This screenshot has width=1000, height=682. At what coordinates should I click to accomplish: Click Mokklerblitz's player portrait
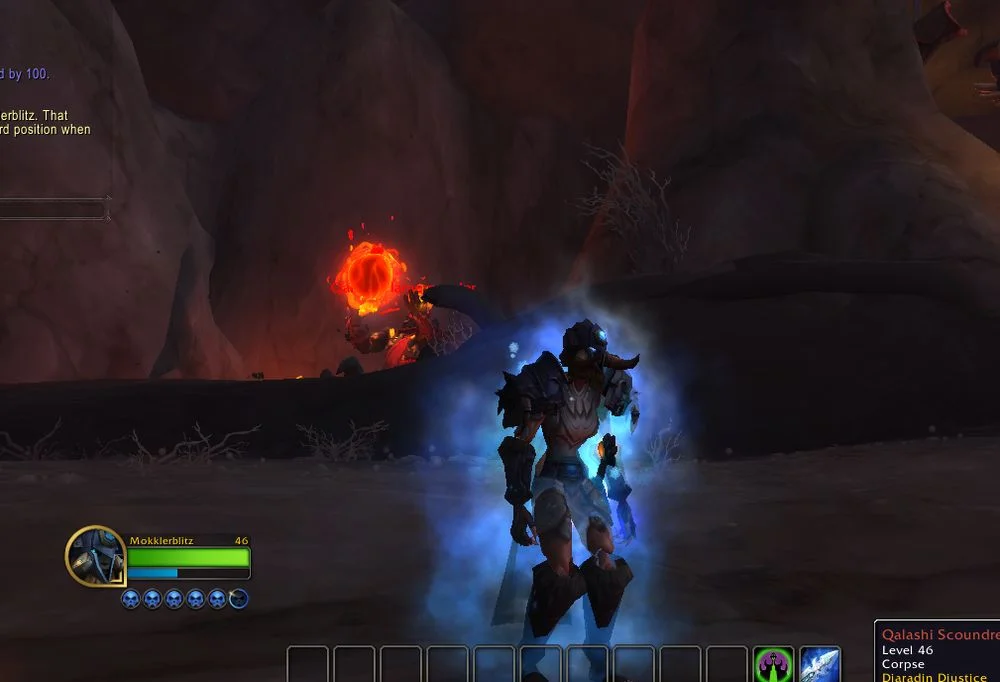click(96, 555)
